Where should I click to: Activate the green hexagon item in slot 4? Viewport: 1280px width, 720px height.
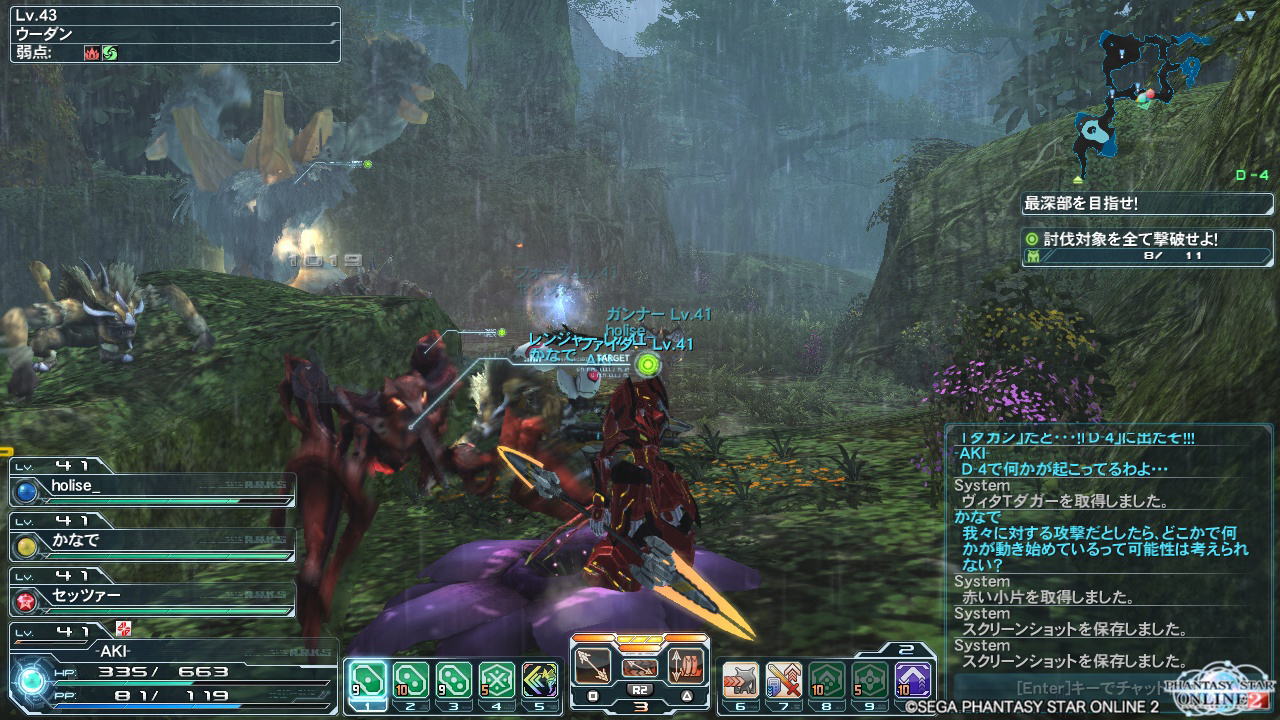tap(497, 679)
